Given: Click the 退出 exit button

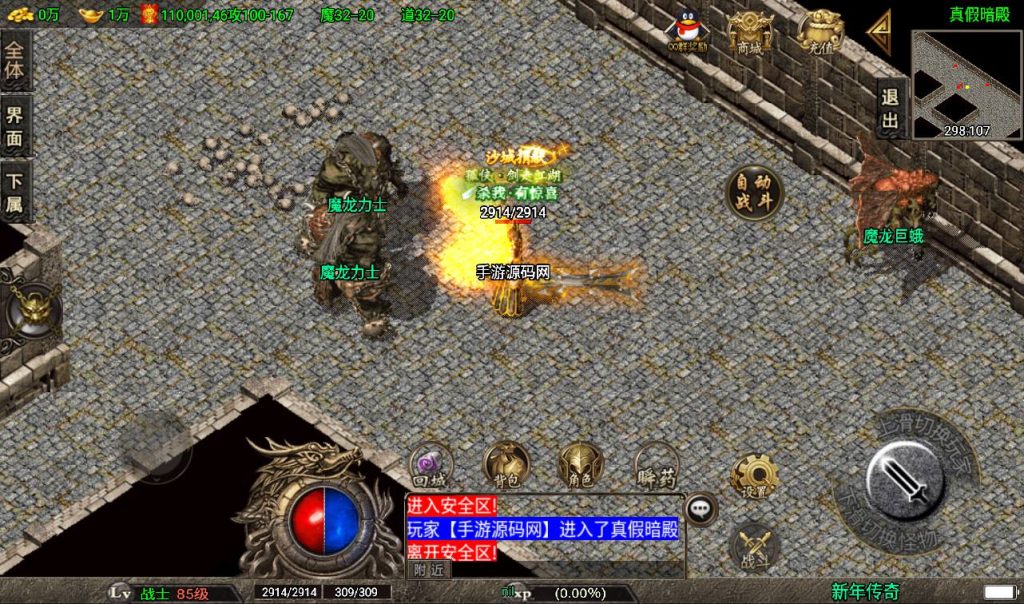Looking at the screenshot, I should pyautogui.click(x=890, y=109).
